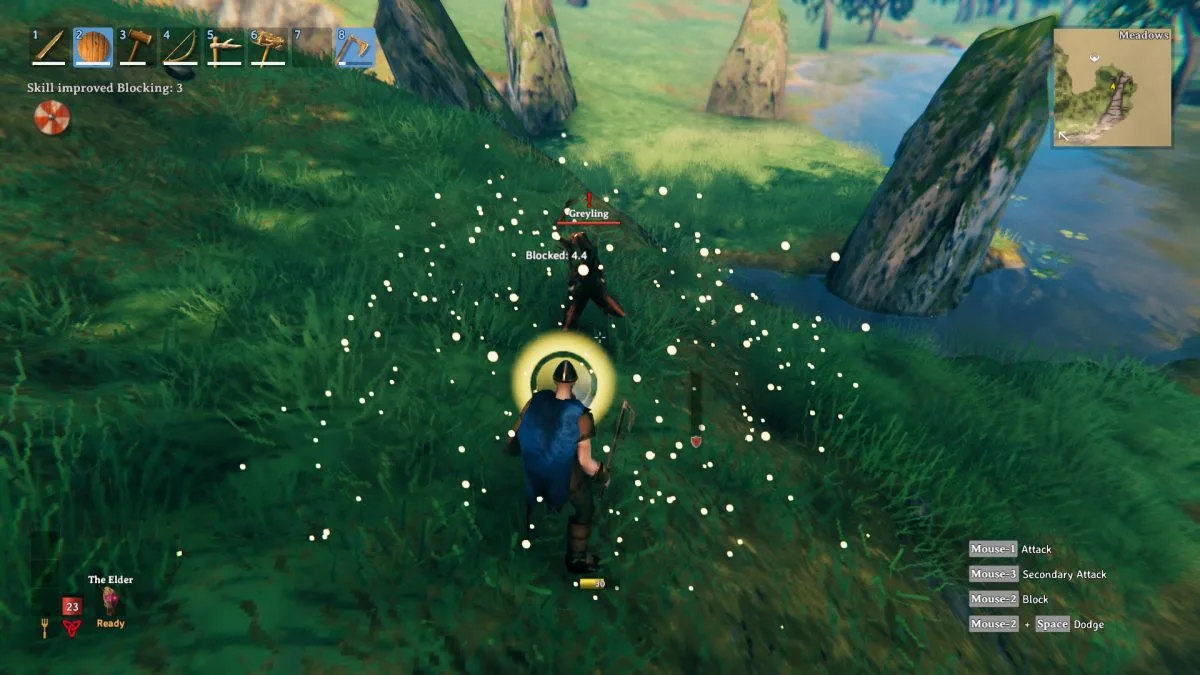Choose the hammer in hotbar slot 3
Screen dimensions: 1200x675
[x=136, y=47]
